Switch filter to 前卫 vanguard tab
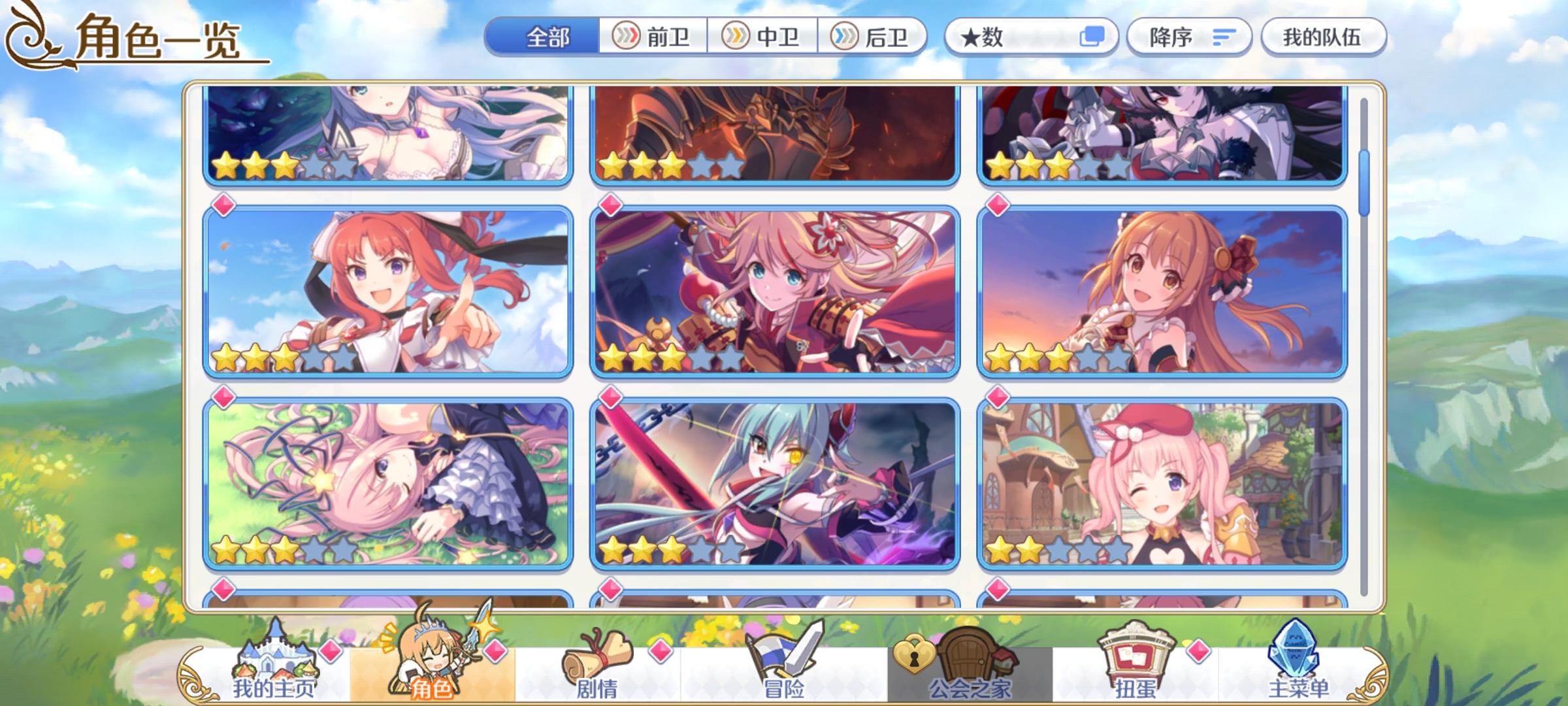This screenshot has width=1568, height=706. [653, 37]
